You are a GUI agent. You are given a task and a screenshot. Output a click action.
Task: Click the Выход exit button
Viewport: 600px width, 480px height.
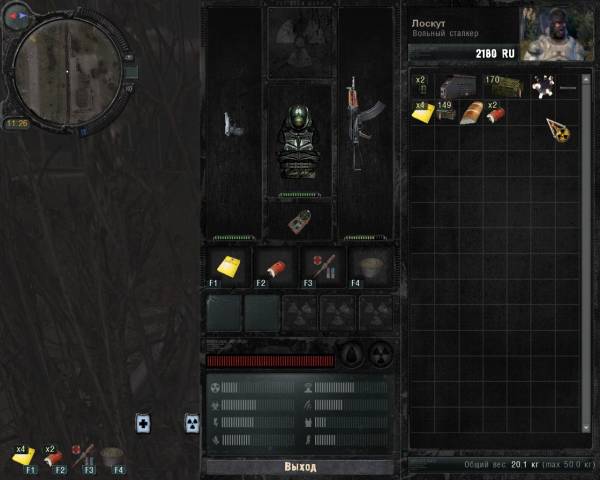click(x=299, y=467)
